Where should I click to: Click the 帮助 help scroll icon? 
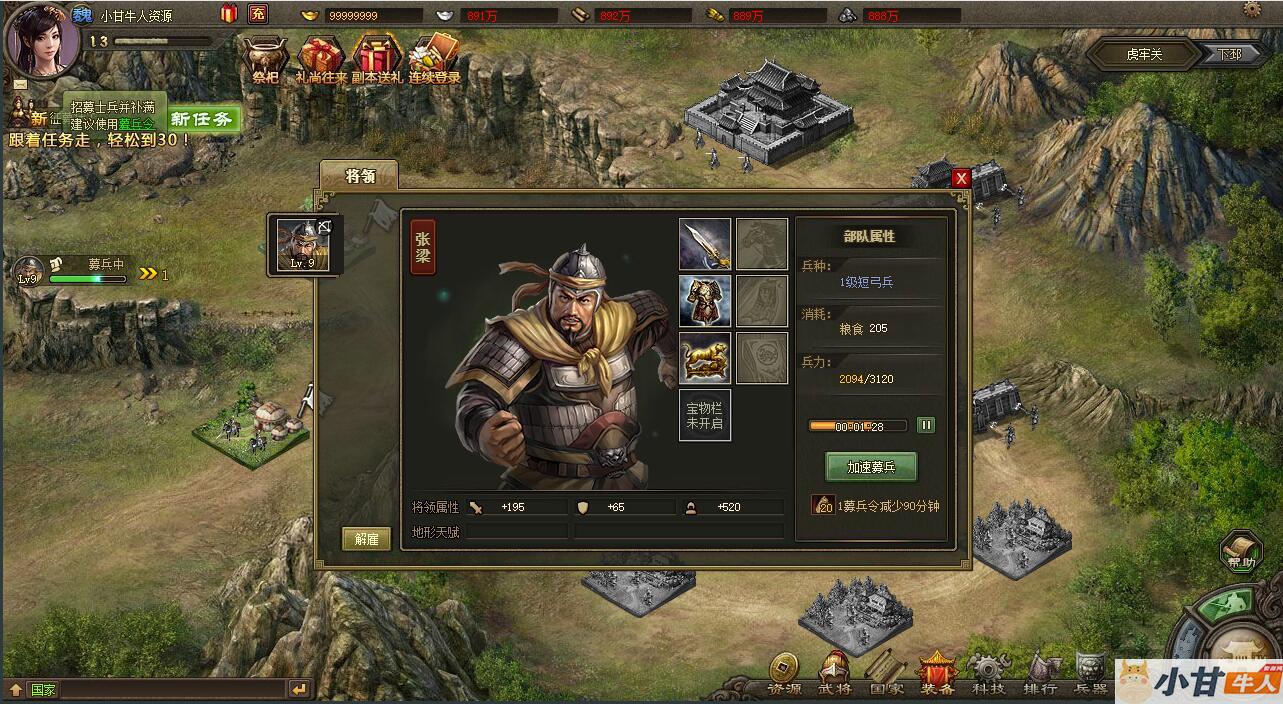point(1241,550)
